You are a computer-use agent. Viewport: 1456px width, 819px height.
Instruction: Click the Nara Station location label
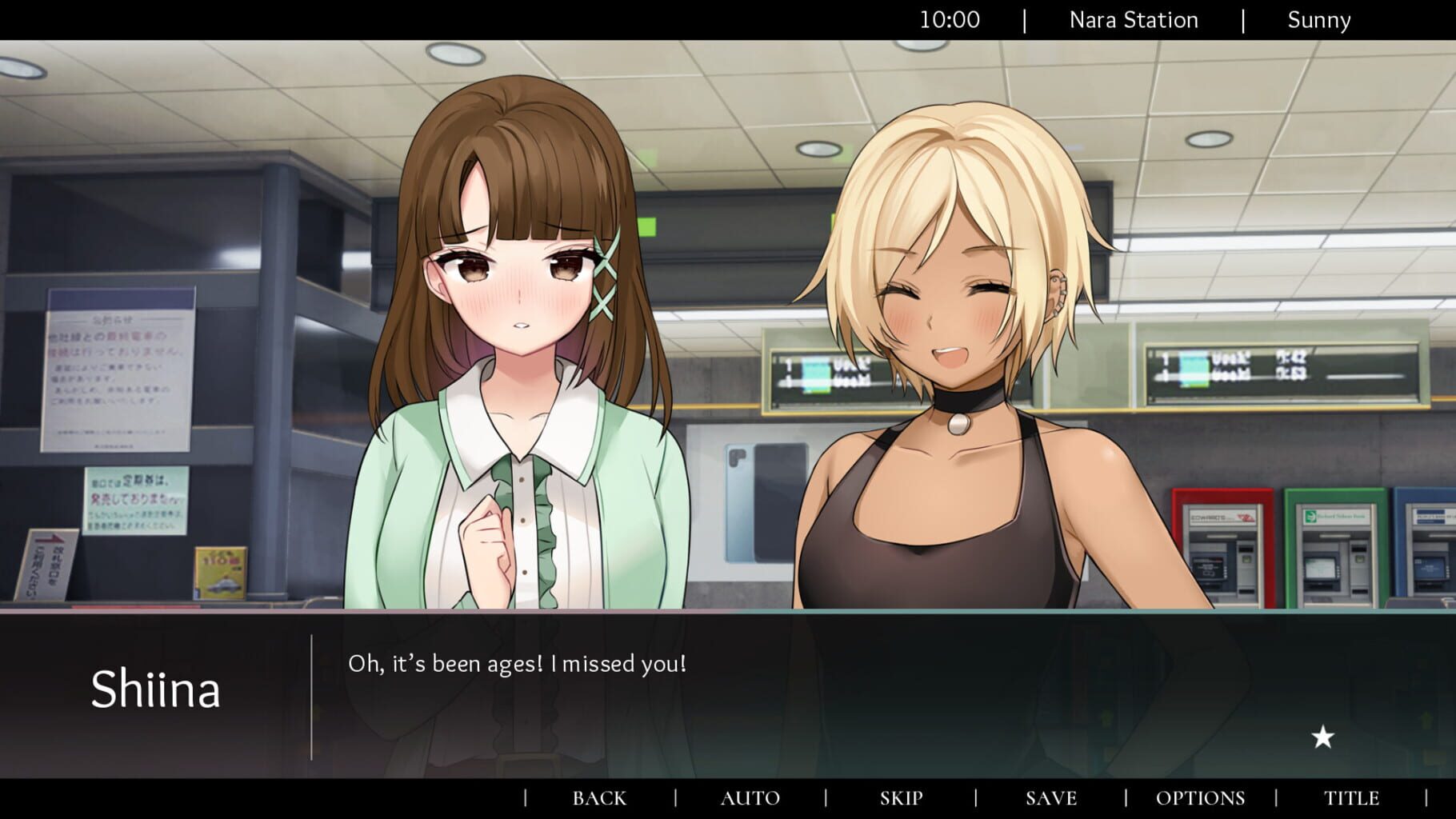click(1133, 20)
